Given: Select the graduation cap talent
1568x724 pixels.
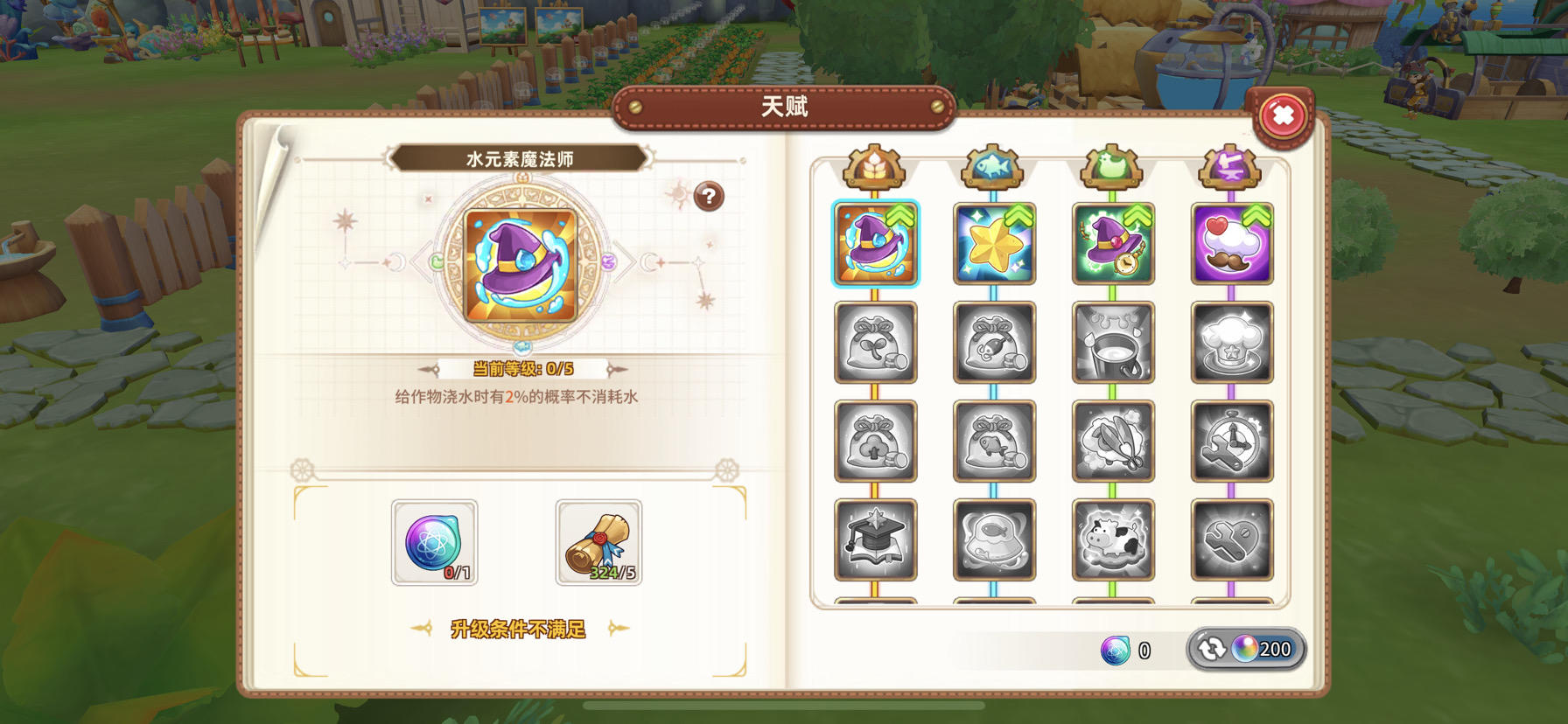Looking at the screenshot, I should [x=876, y=540].
